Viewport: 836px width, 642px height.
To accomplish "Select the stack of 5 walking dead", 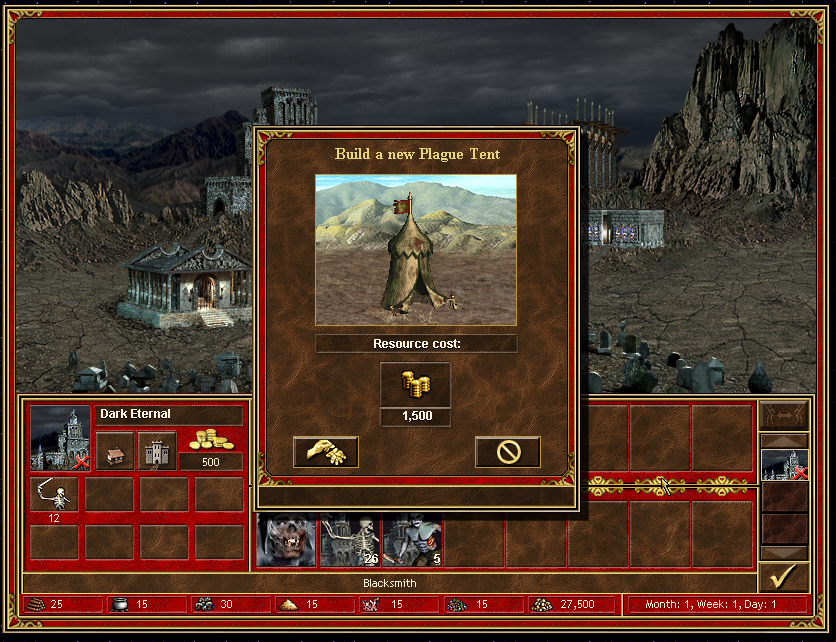I will [412, 541].
